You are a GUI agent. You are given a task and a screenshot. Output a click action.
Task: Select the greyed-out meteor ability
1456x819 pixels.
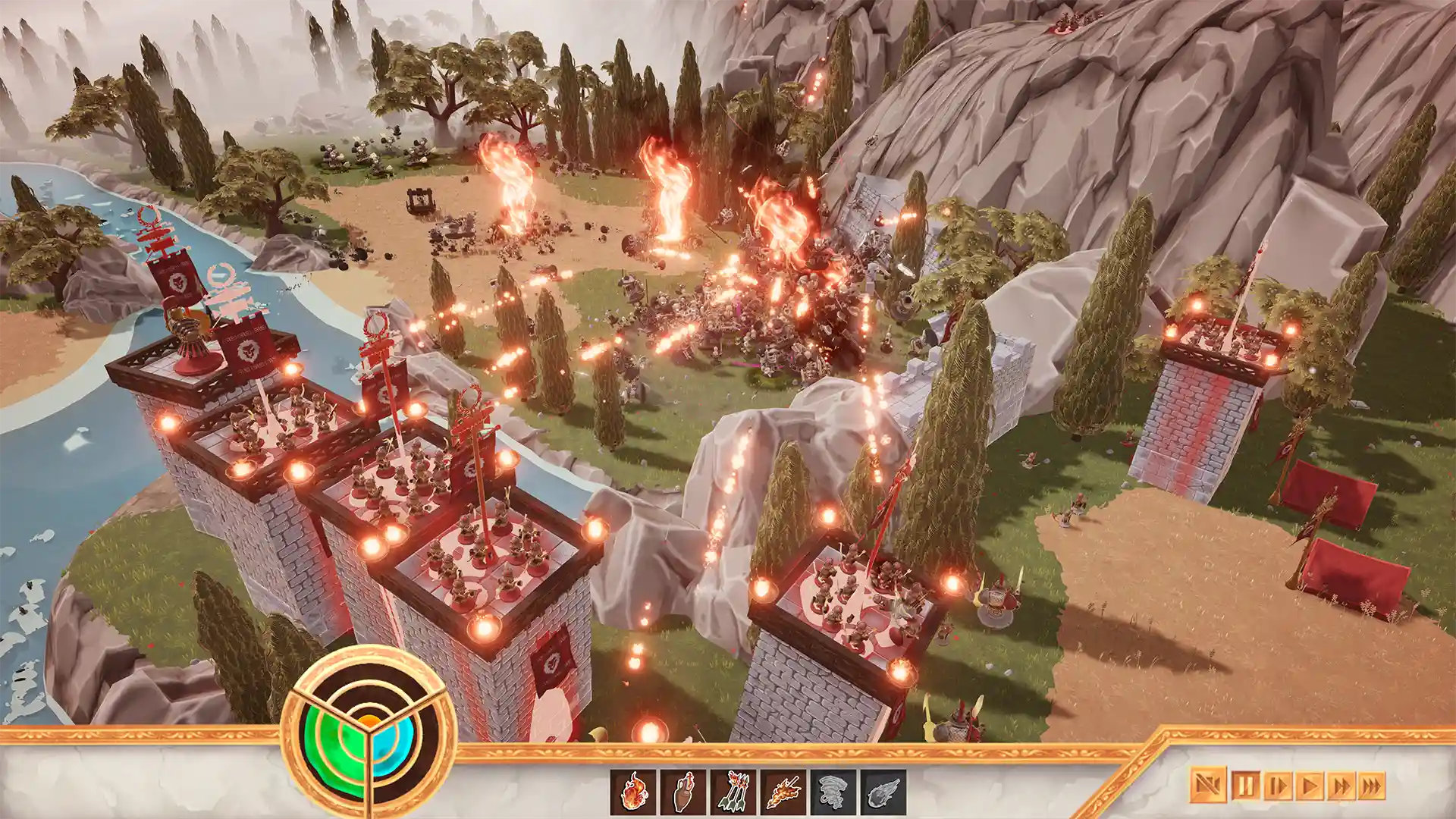[883, 792]
